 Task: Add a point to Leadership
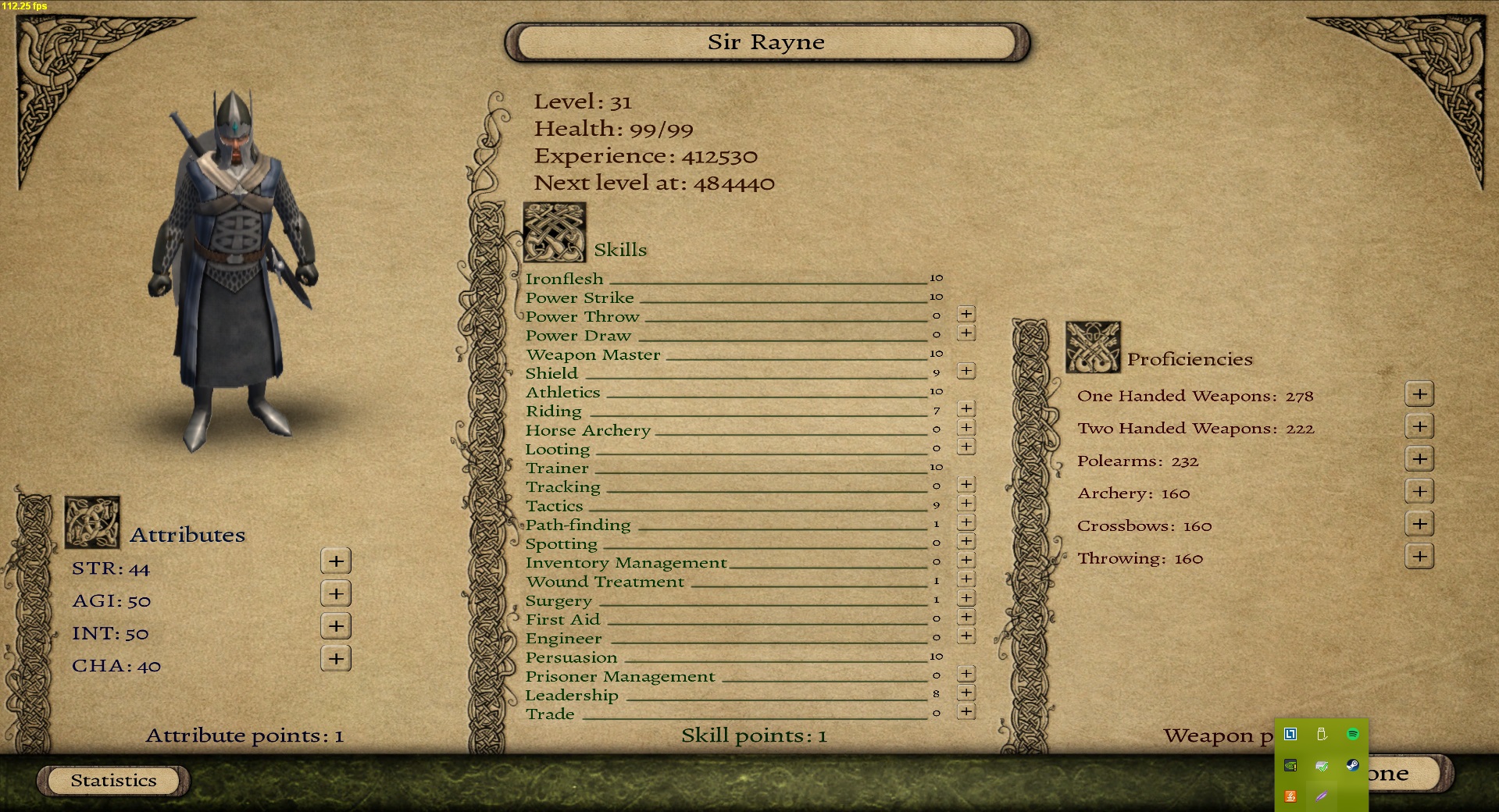(x=966, y=693)
